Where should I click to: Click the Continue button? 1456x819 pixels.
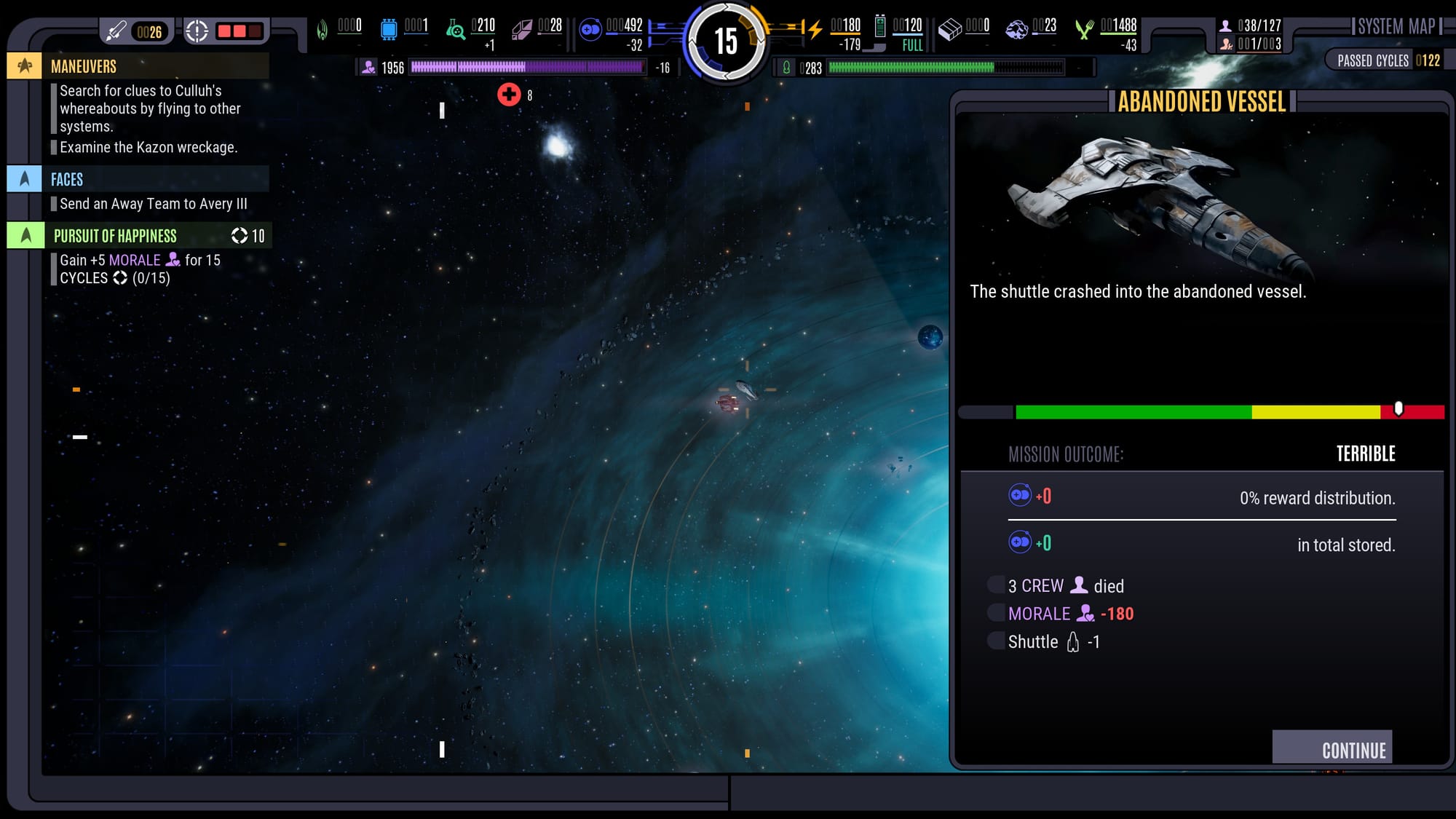[1332, 748]
